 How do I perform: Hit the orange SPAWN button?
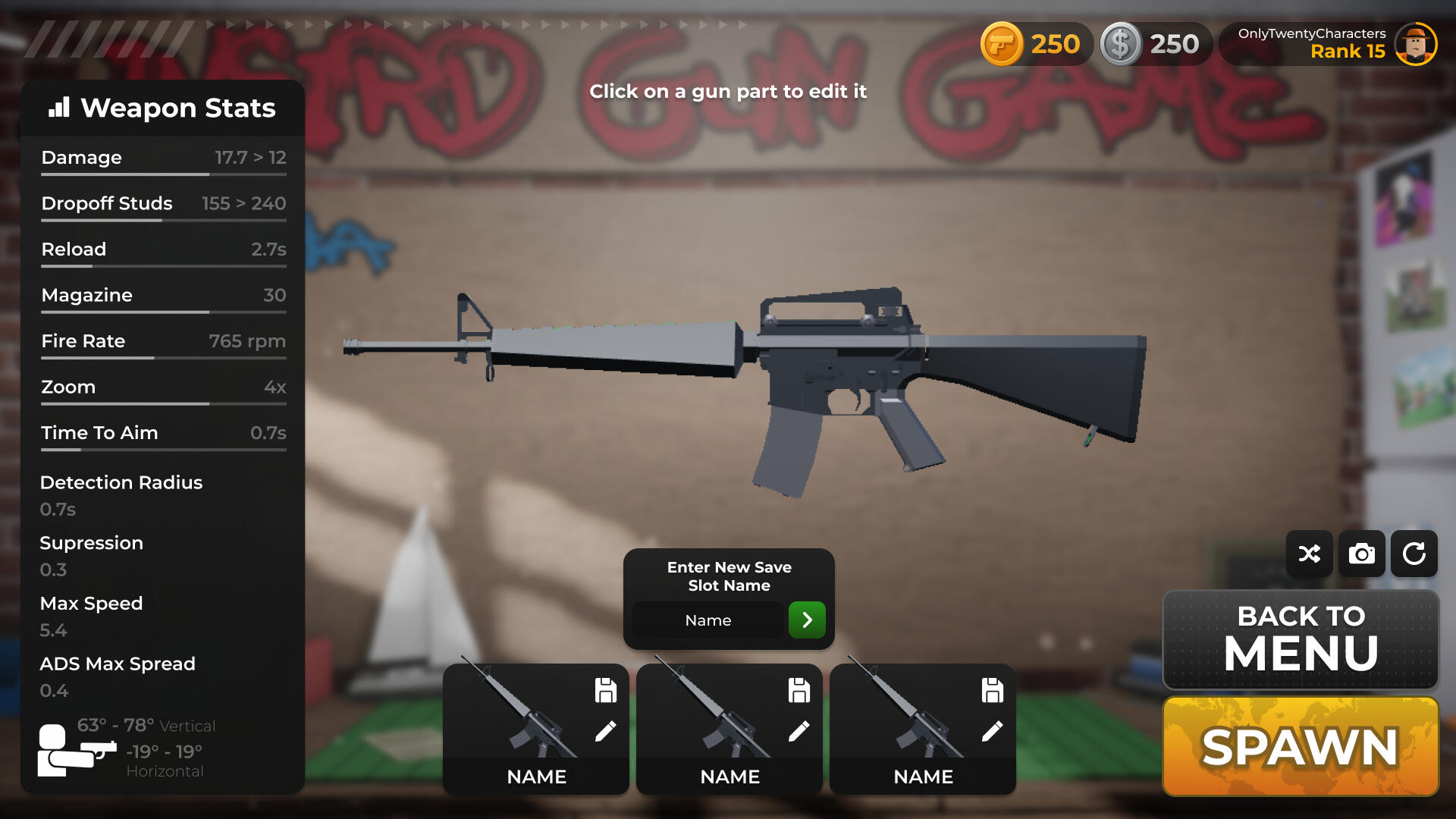(x=1300, y=746)
